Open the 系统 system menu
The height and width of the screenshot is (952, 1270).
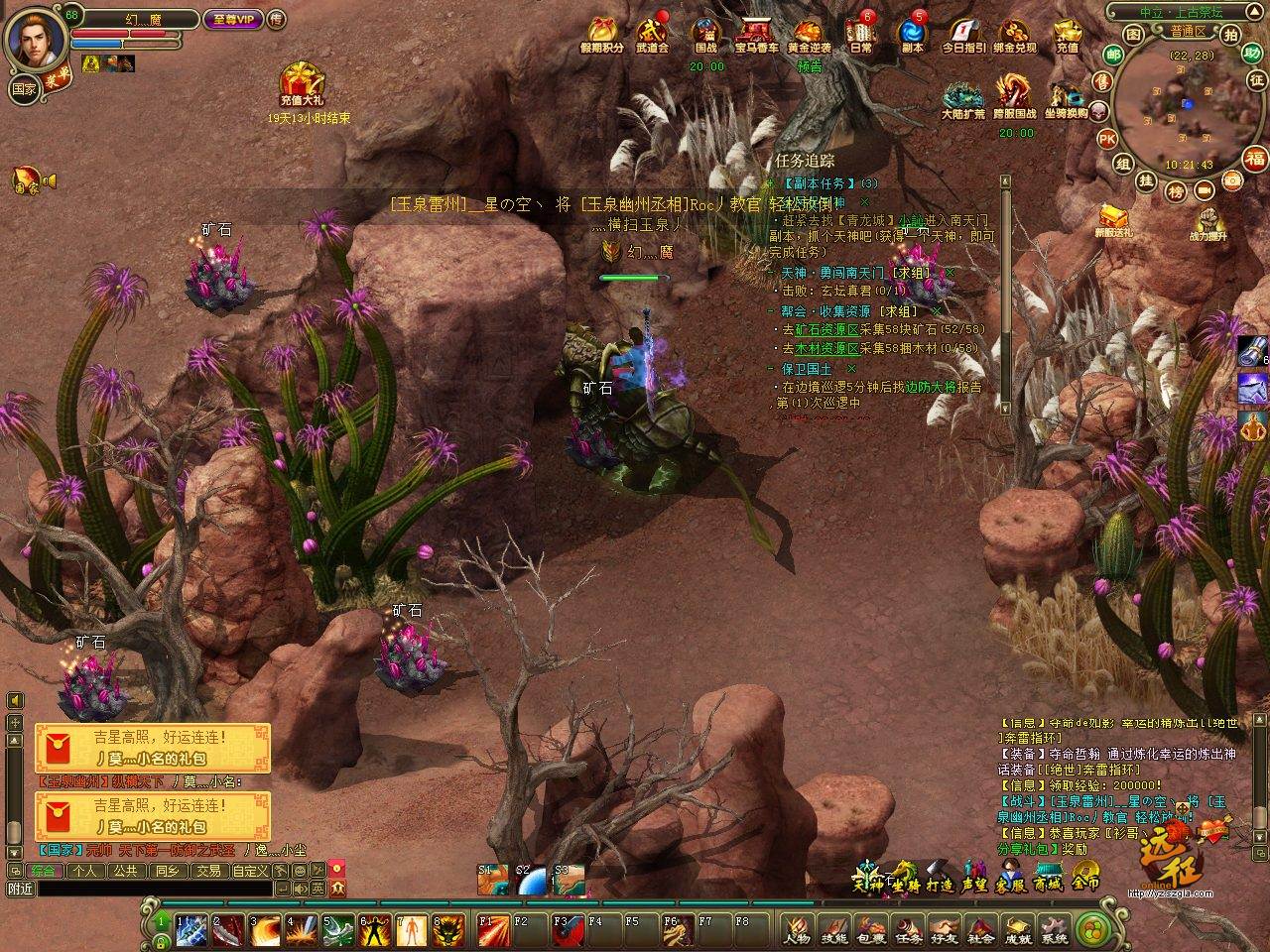(x=1055, y=930)
